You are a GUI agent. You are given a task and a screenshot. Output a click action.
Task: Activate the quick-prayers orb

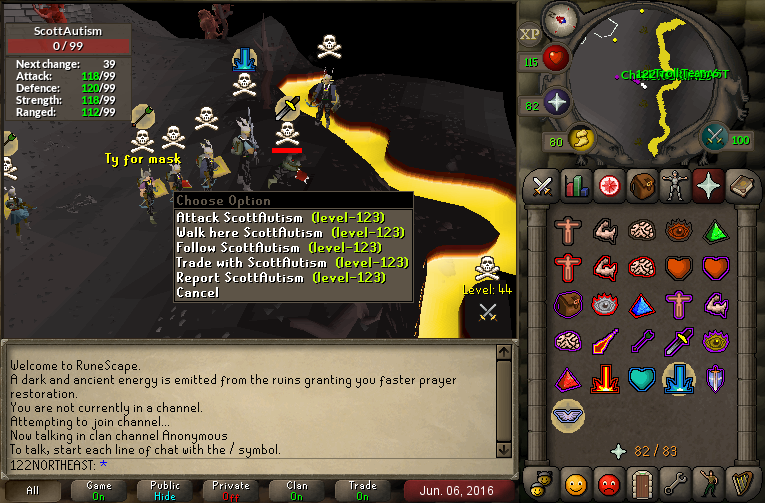(556, 103)
